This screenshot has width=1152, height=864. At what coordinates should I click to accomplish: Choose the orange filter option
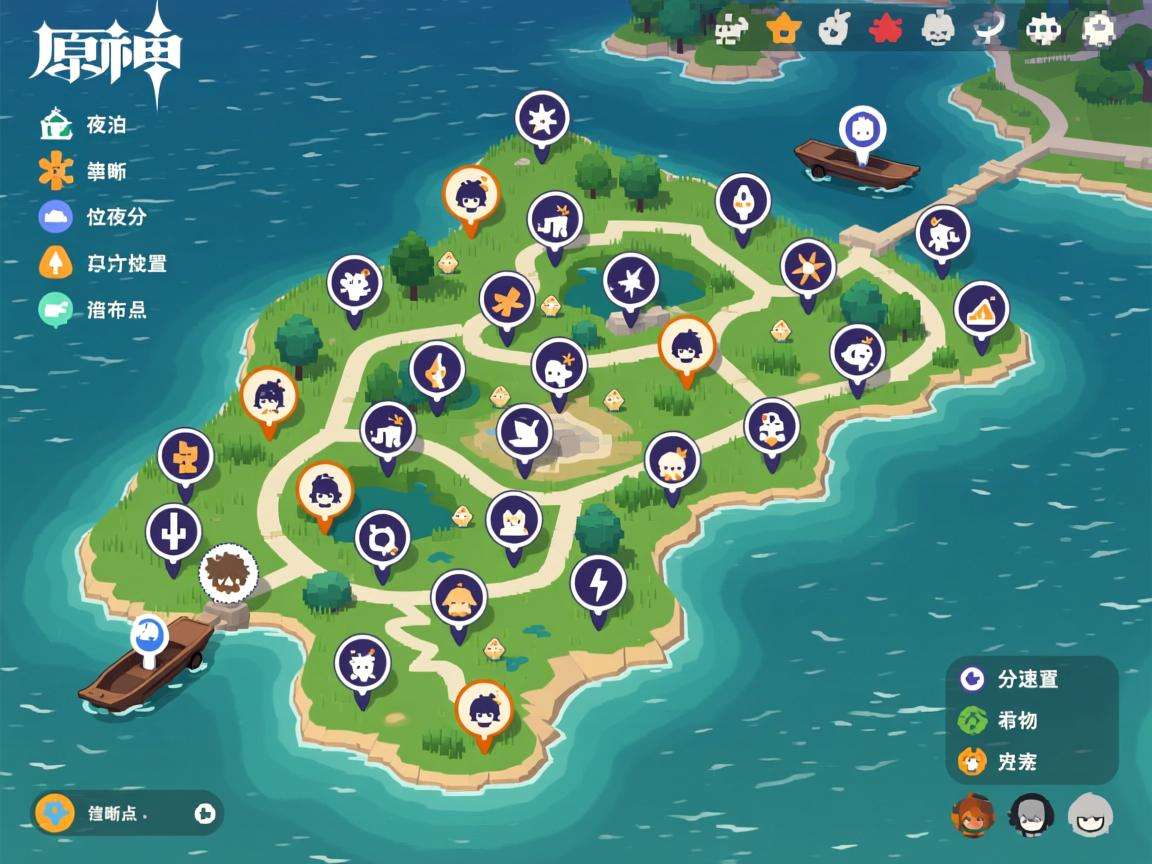click(971, 762)
